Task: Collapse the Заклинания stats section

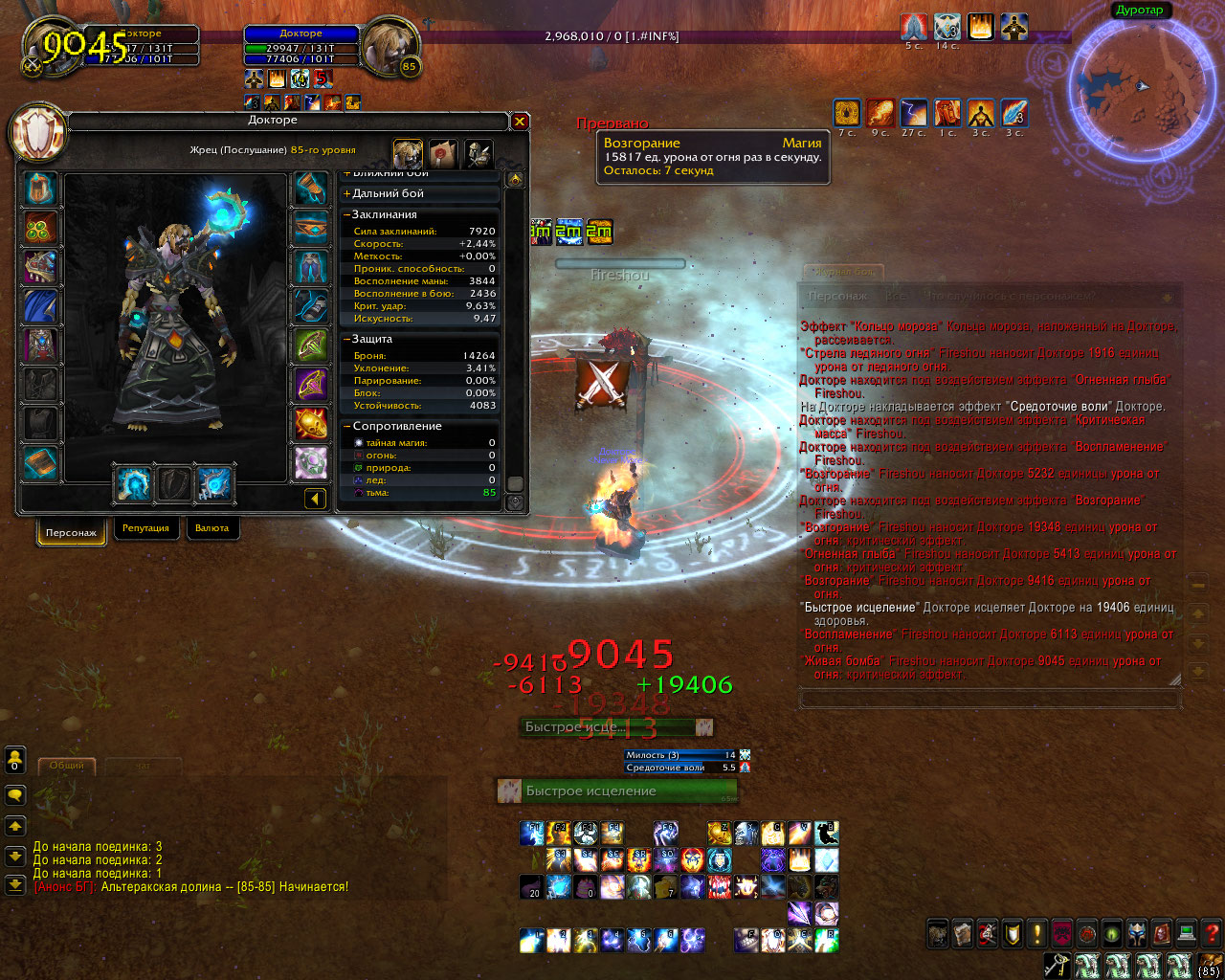Action: point(383,214)
